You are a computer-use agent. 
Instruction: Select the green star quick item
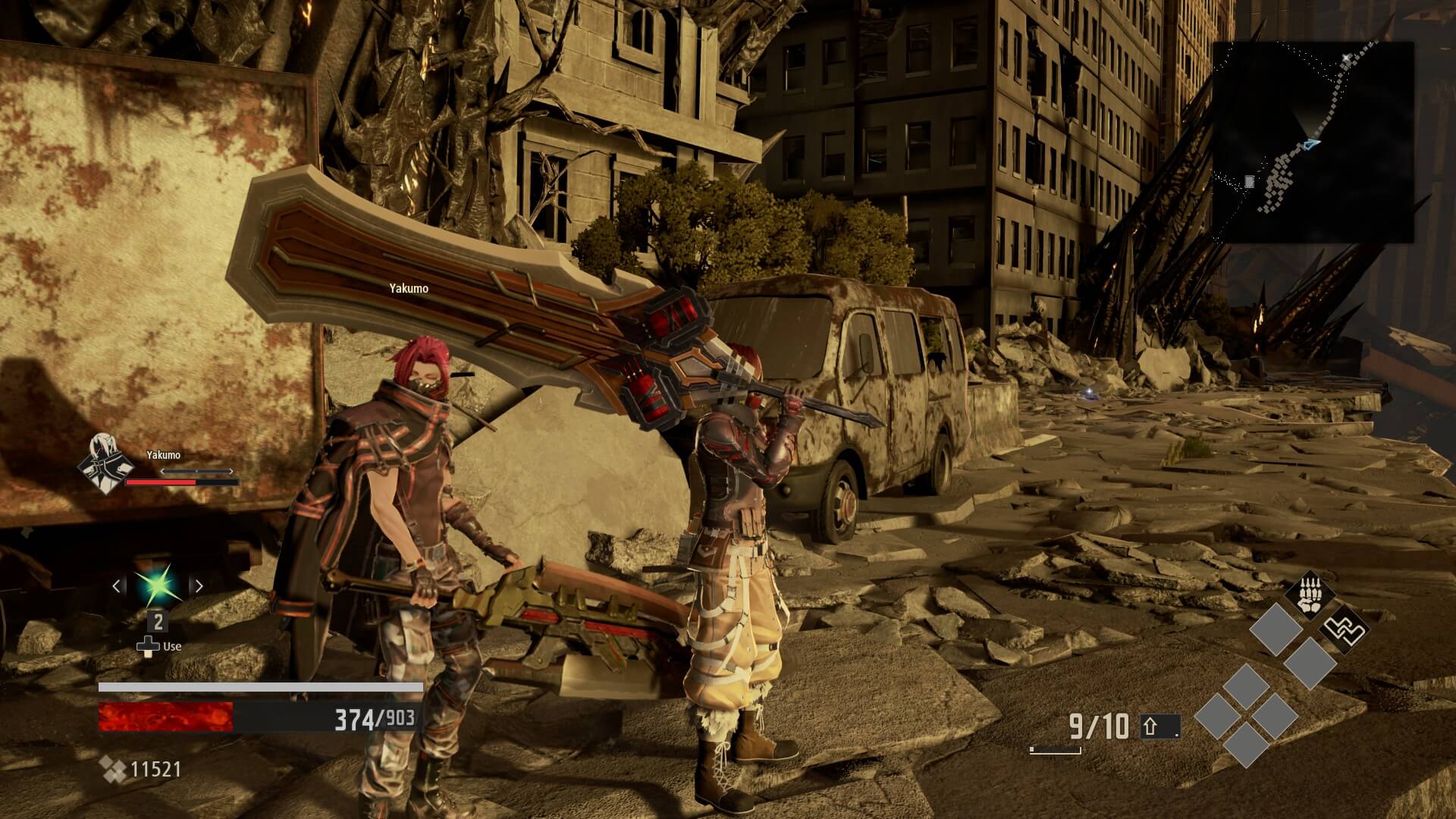pos(157,585)
